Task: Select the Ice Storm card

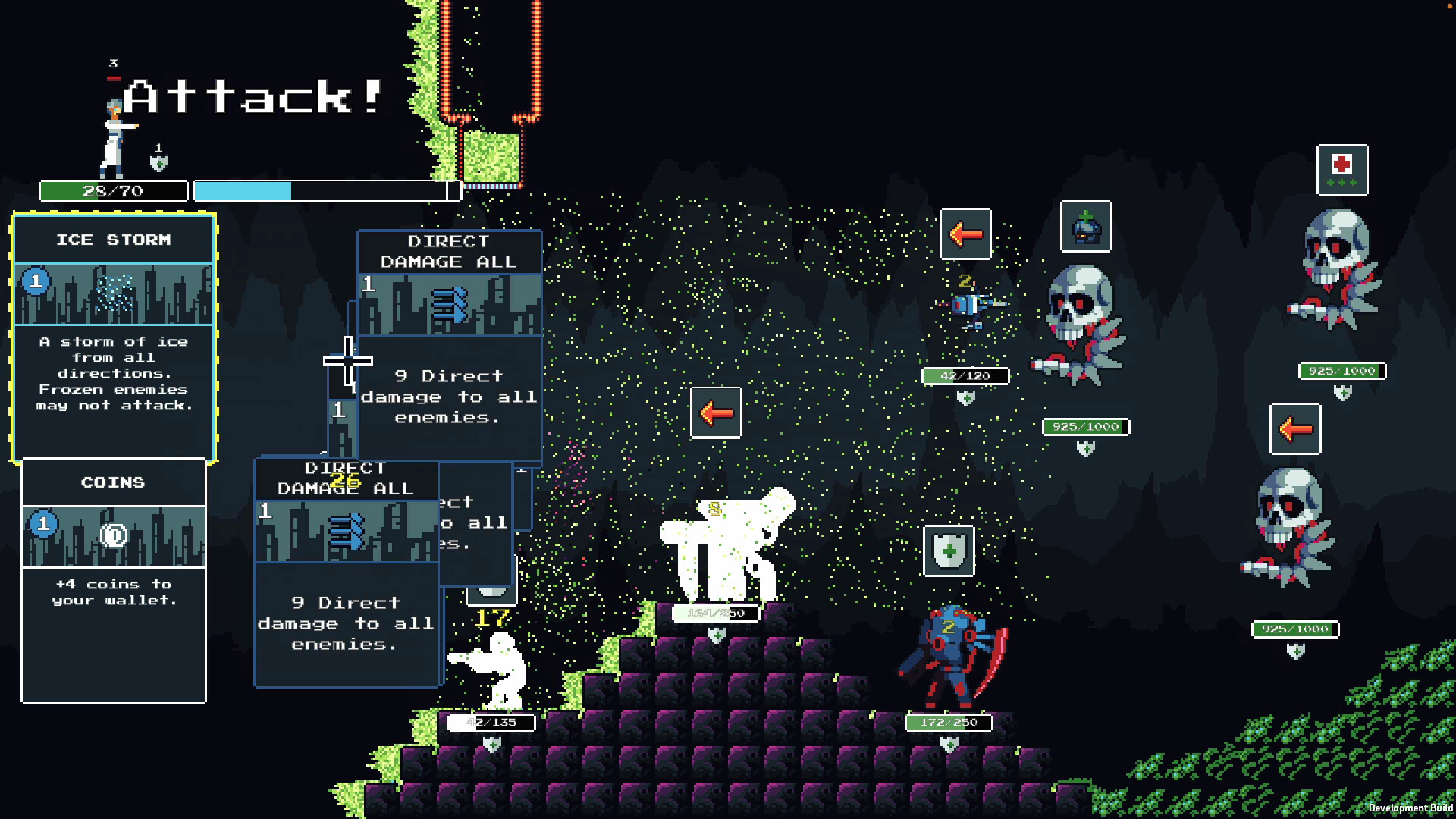Action: [114, 337]
